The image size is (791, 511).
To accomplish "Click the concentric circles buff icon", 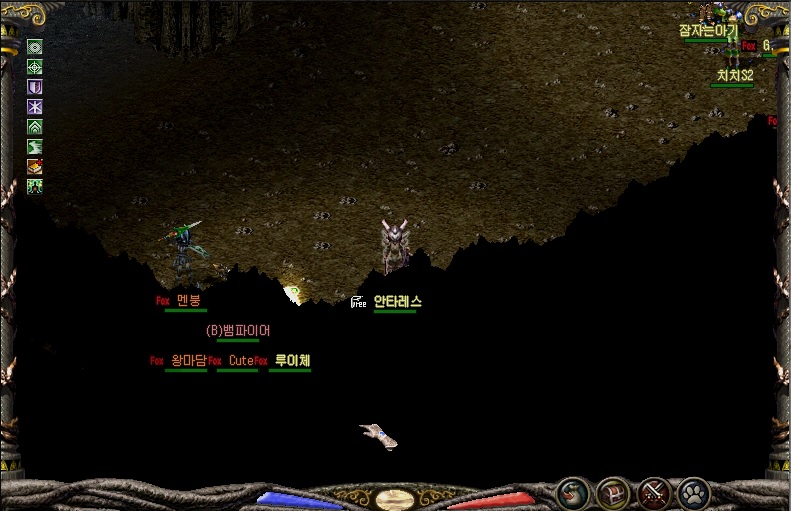I will pos(35,46).
